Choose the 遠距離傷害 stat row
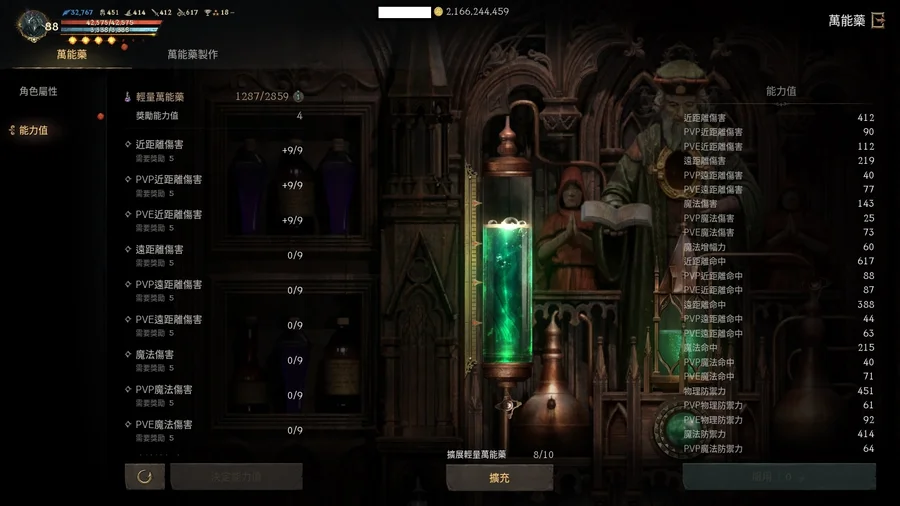Screen dimensions: 900x506 [215, 255]
